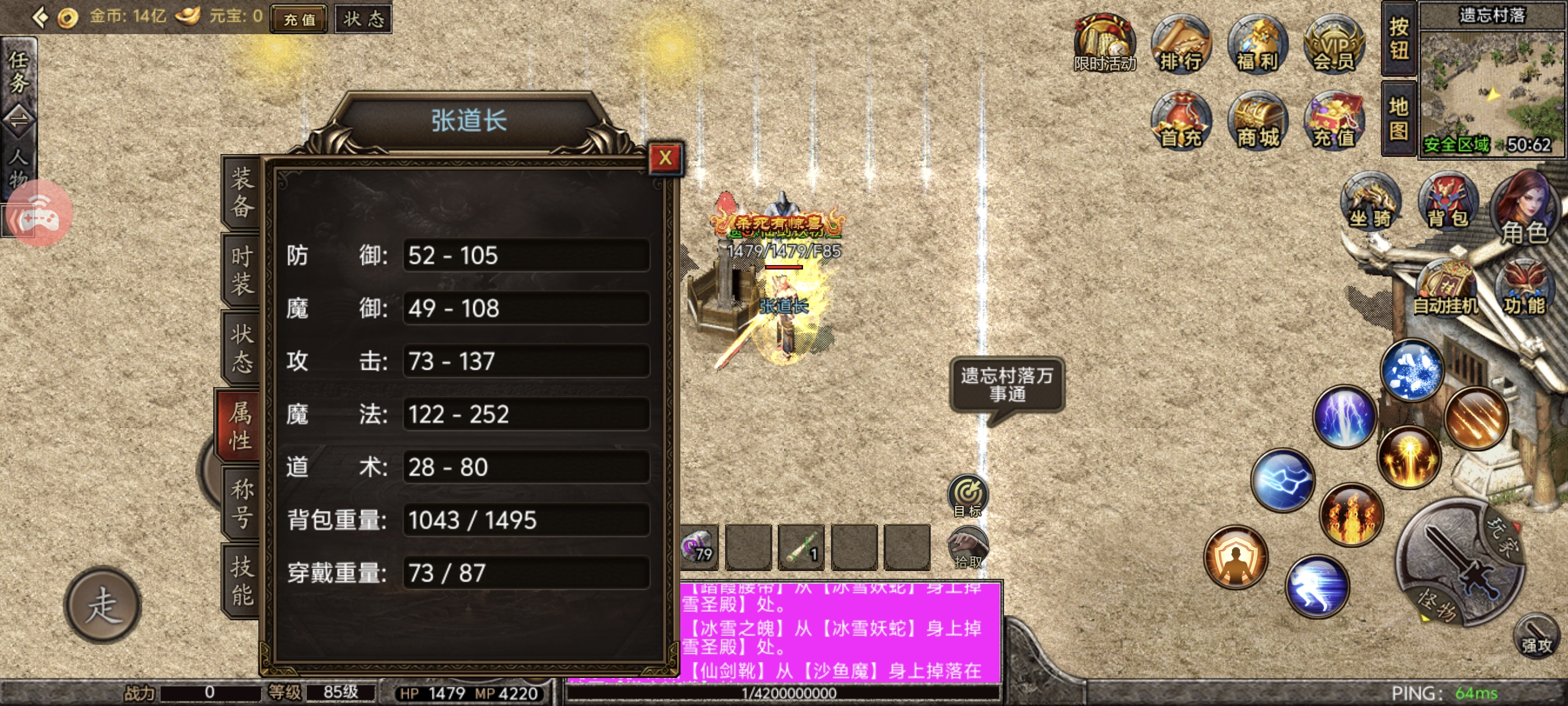Open the 限时活动 limited-time event icon

tap(1104, 44)
